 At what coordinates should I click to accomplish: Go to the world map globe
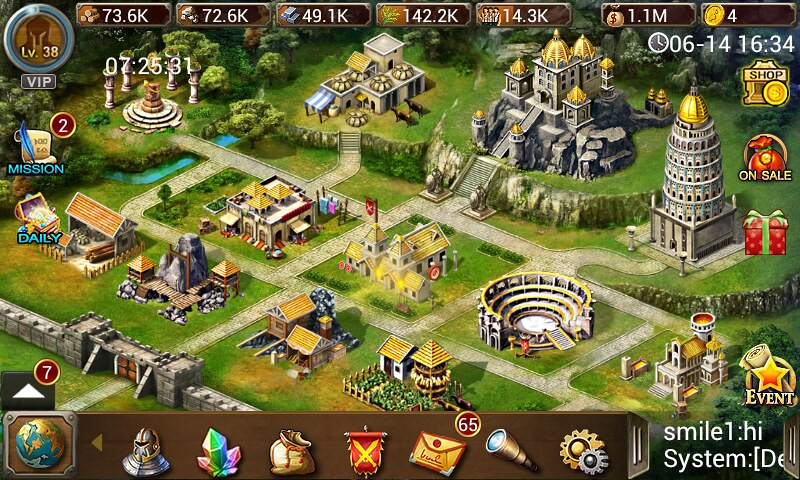(x=40, y=443)
